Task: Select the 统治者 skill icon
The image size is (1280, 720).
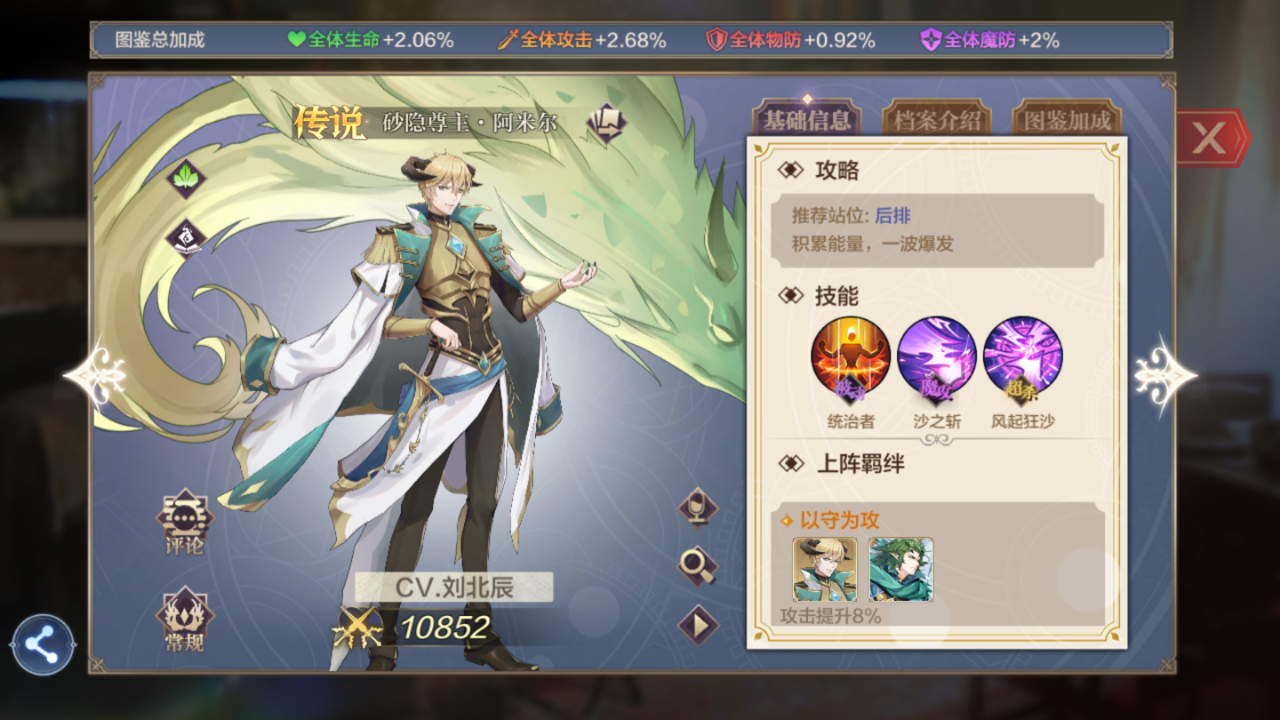Action: 849,355
